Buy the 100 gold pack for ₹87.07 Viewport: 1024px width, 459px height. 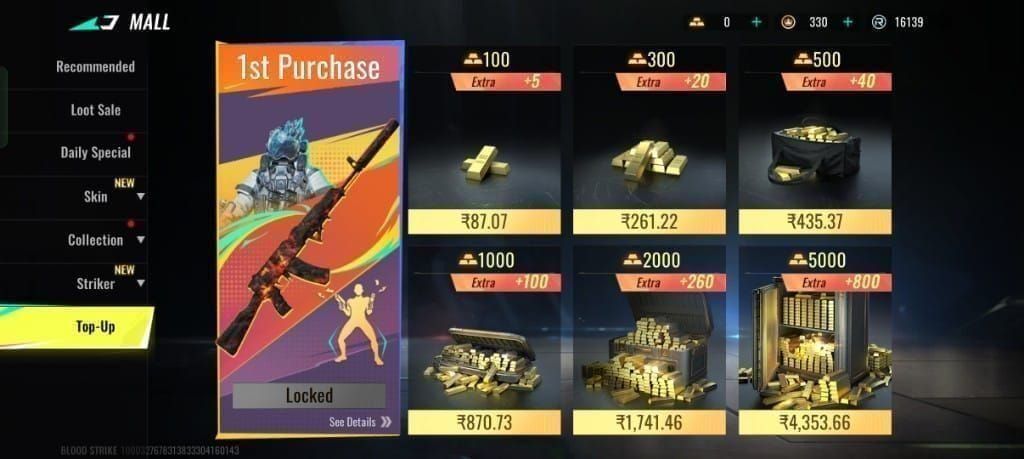click(483, 221)
